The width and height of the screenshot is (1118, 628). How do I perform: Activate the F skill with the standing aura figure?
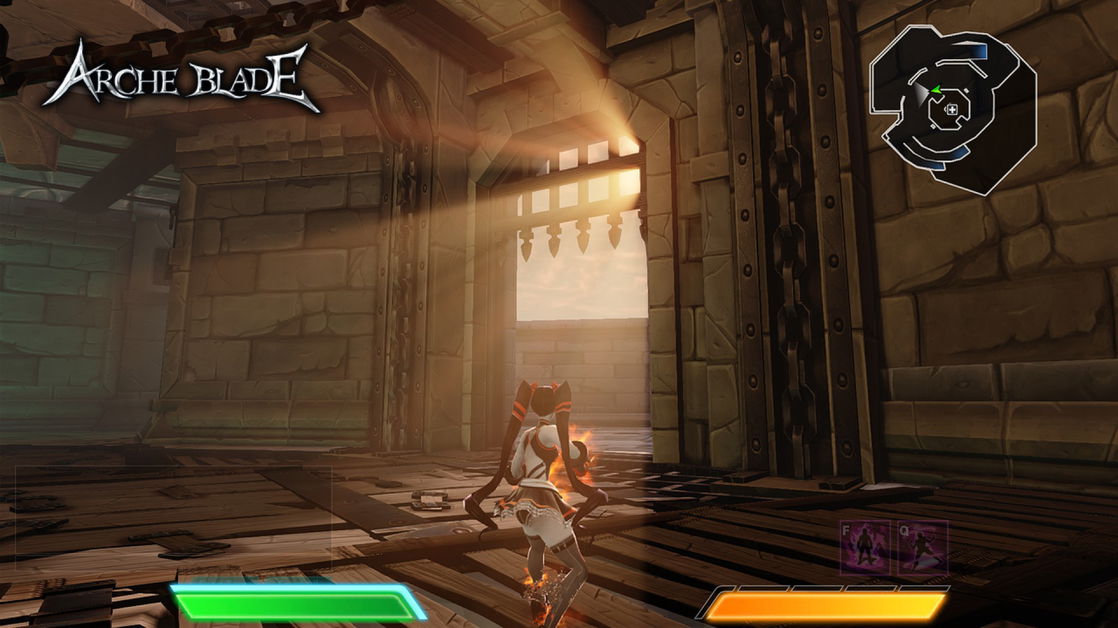(865, 546)
